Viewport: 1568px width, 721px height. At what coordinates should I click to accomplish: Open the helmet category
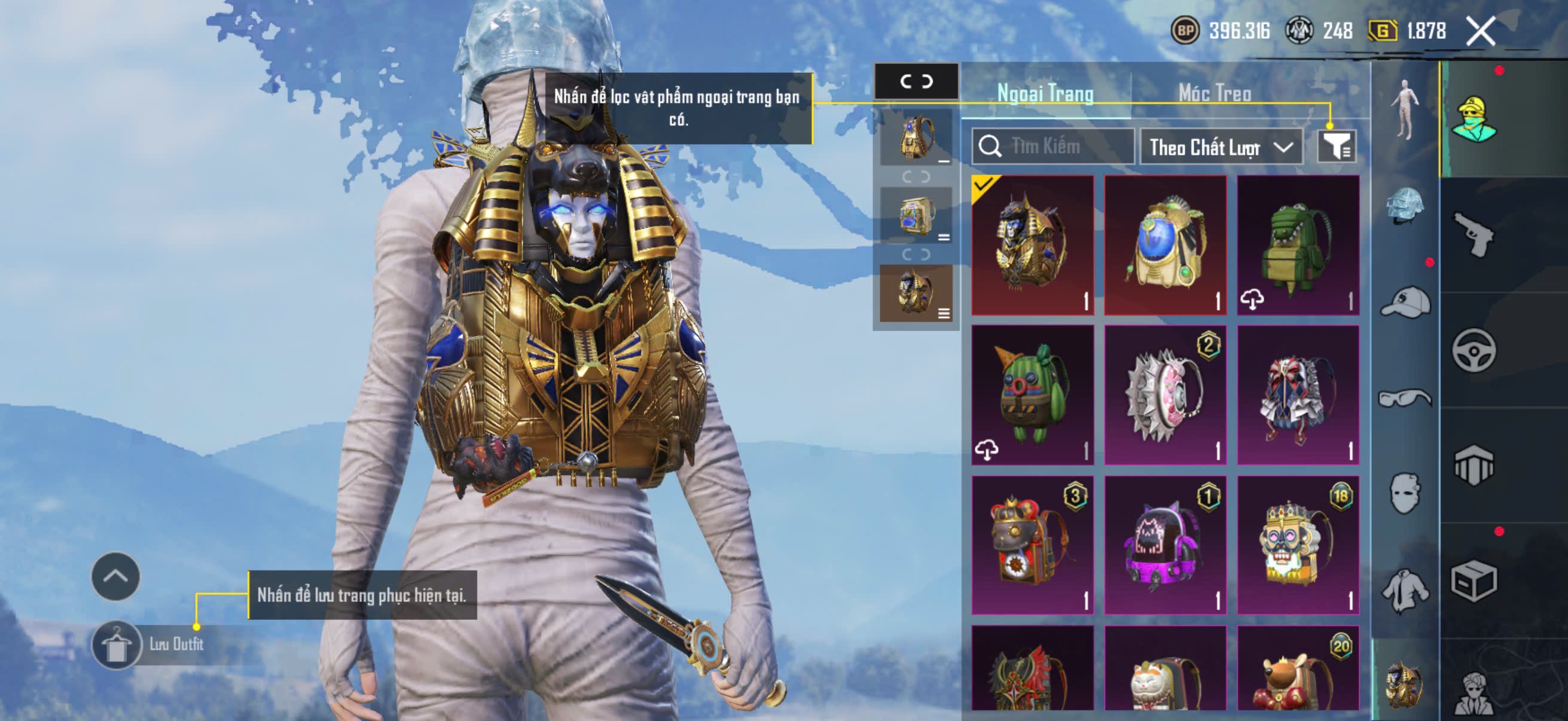(1405, 206)
